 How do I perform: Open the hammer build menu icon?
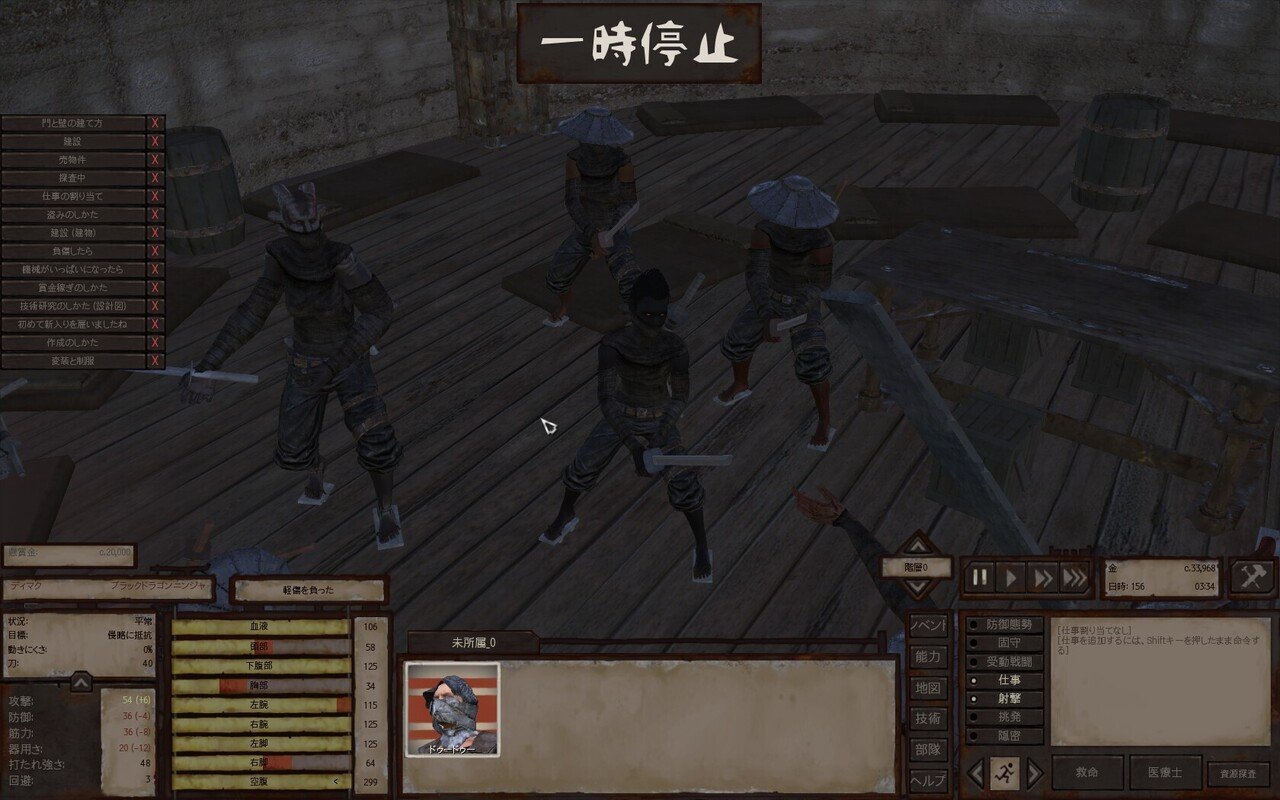[1251, 577]
